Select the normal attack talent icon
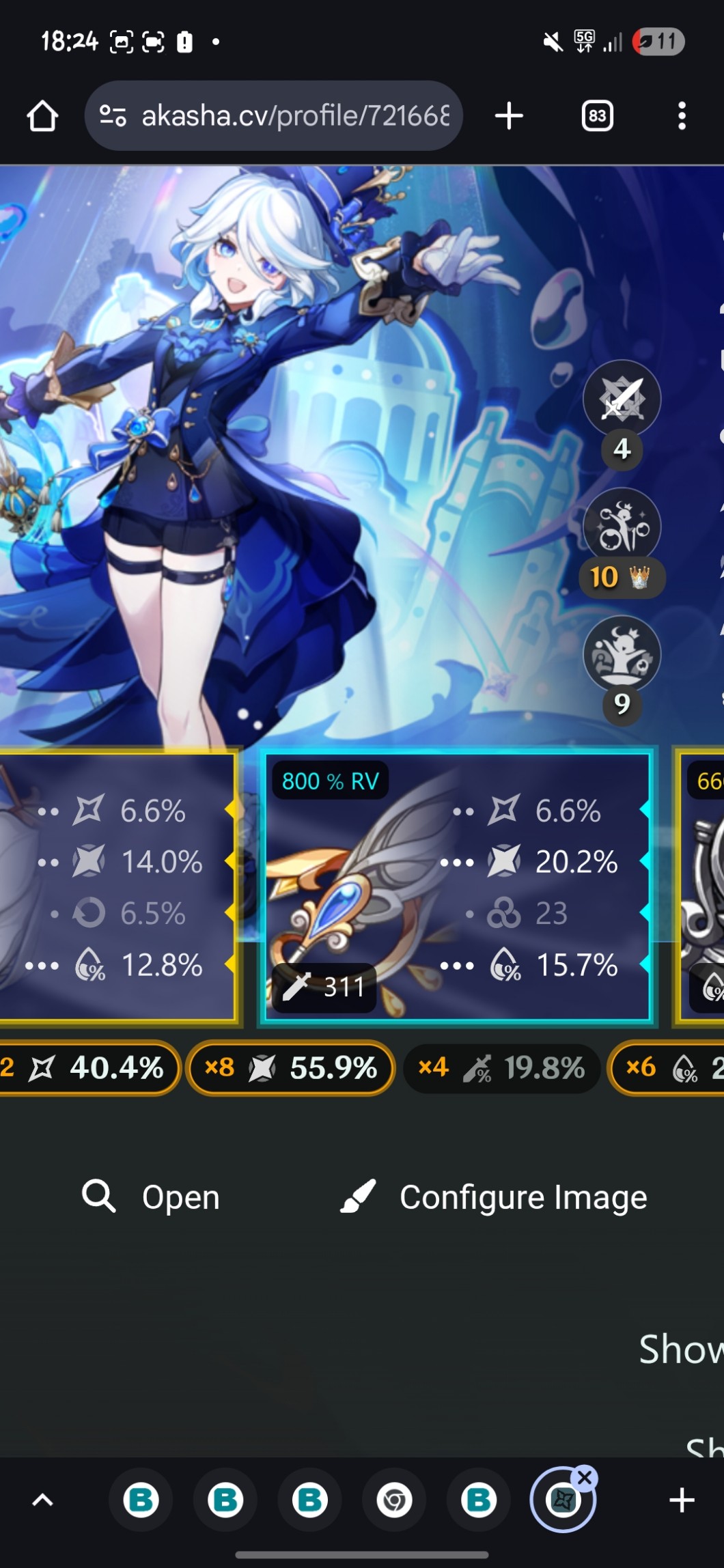724x1568 pixels. pyautogui.click(x=621, y=398)
